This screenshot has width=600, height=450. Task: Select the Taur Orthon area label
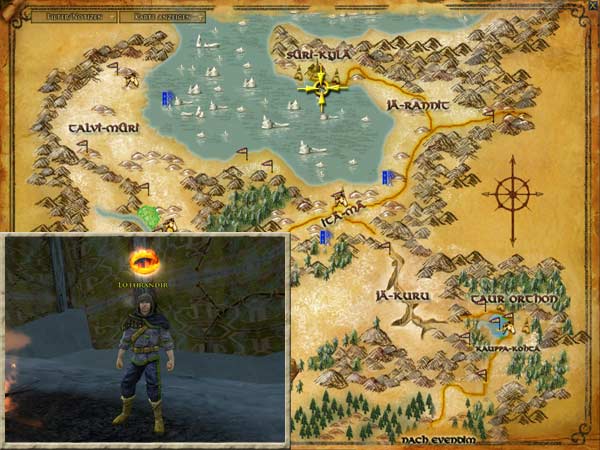[505, 299]
